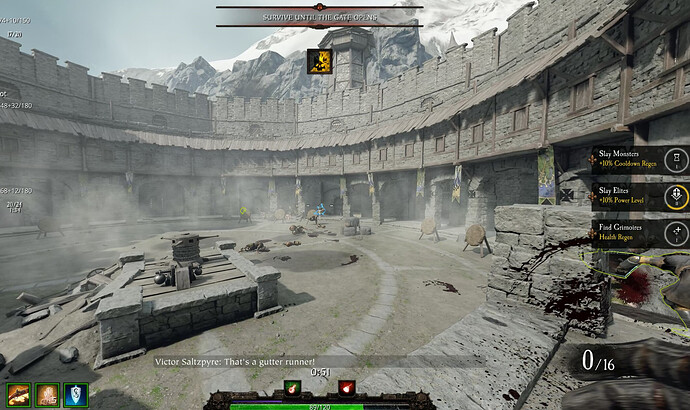Viewport: 690px width, 410px height.
Task: Click the yellow objective marker icon
Action: click(319, 61)
